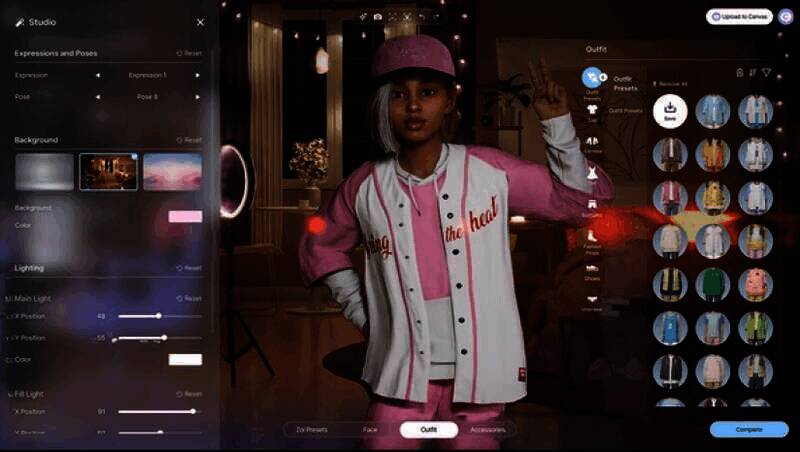The image size is (800, 452).
Task: Open the white Main Light color swatch
Action: pos(185,359)
